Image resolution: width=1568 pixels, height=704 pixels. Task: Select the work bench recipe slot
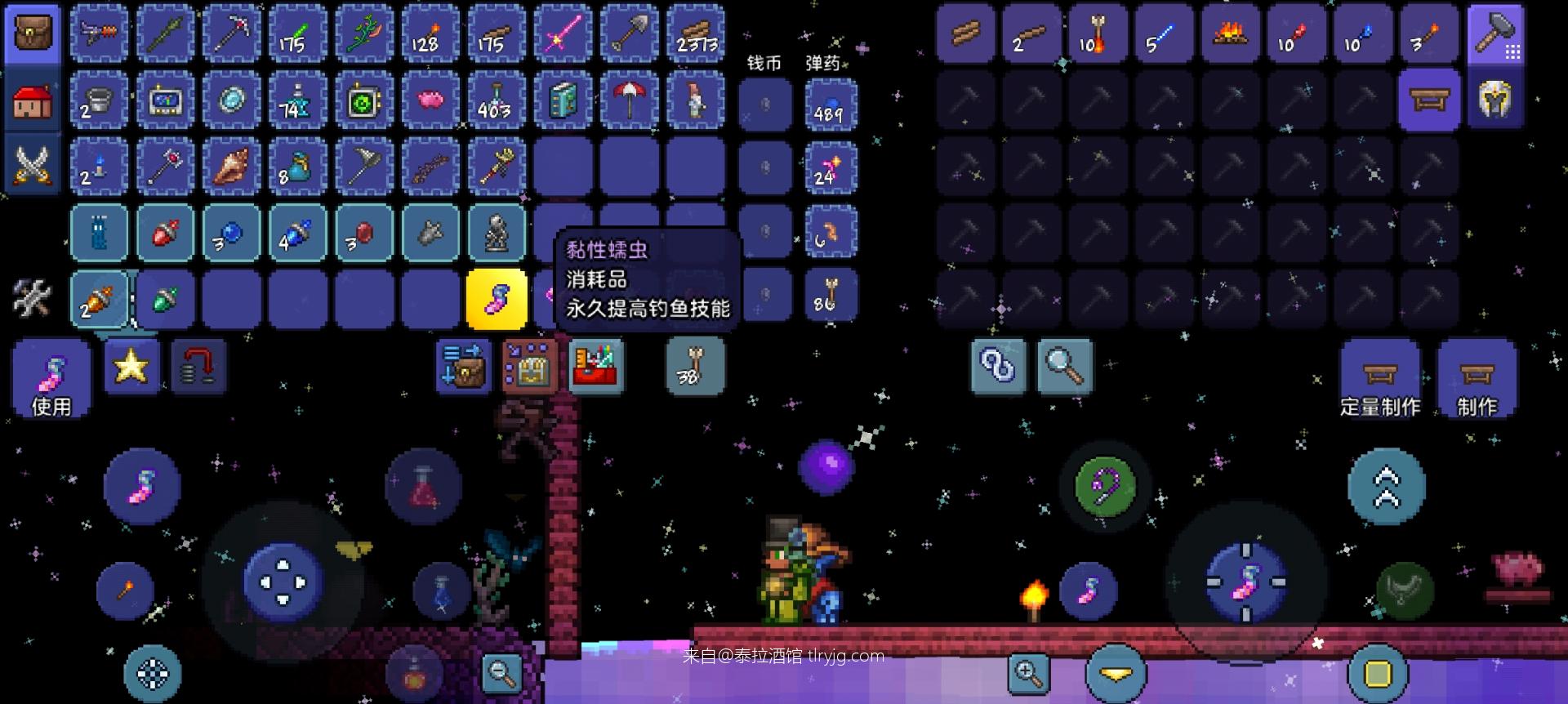1429,100
